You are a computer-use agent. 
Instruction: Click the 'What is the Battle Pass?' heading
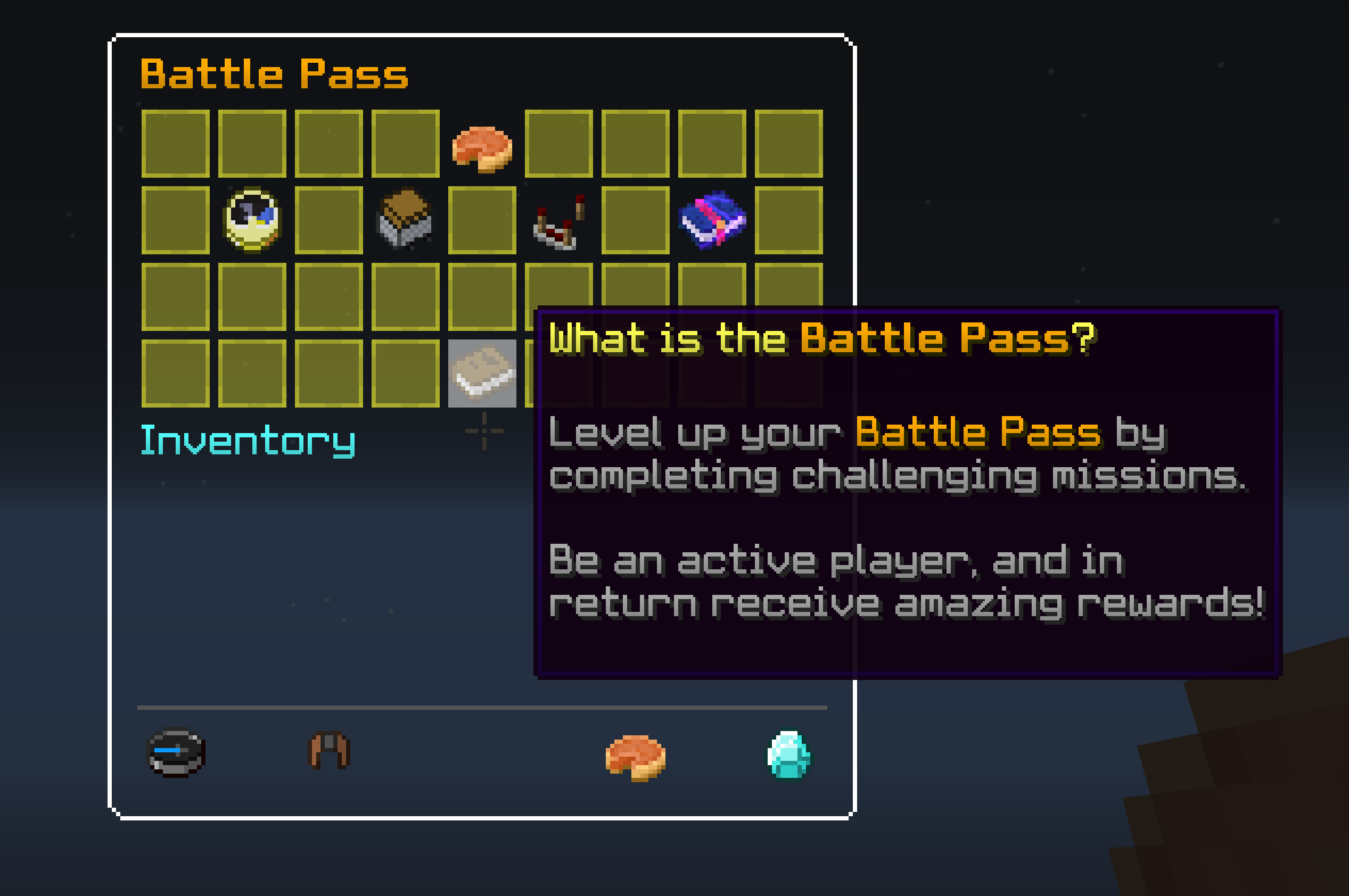click(823, 338)
